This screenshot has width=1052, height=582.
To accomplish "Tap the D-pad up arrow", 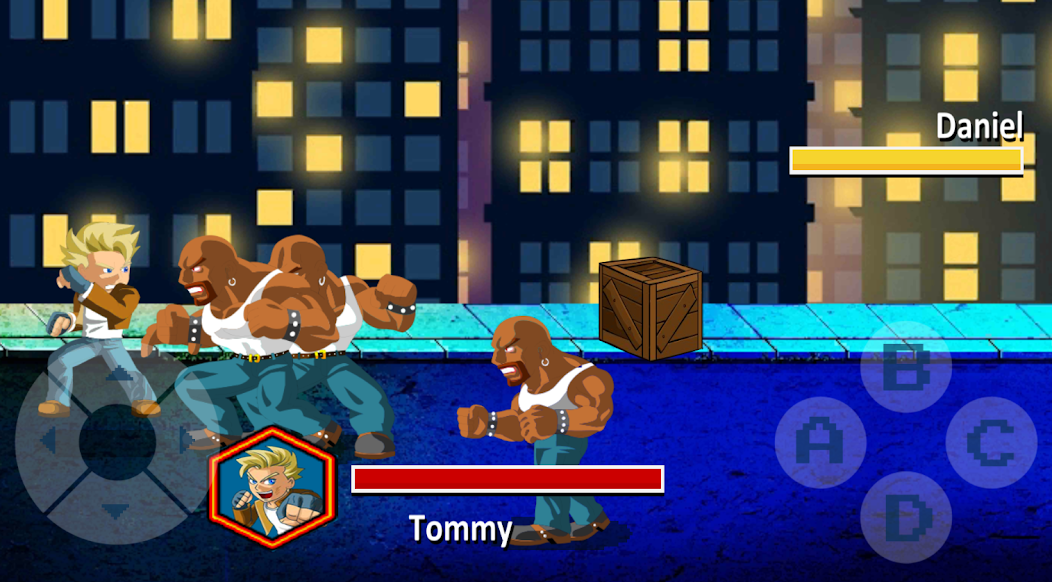I will pos(118,374).
